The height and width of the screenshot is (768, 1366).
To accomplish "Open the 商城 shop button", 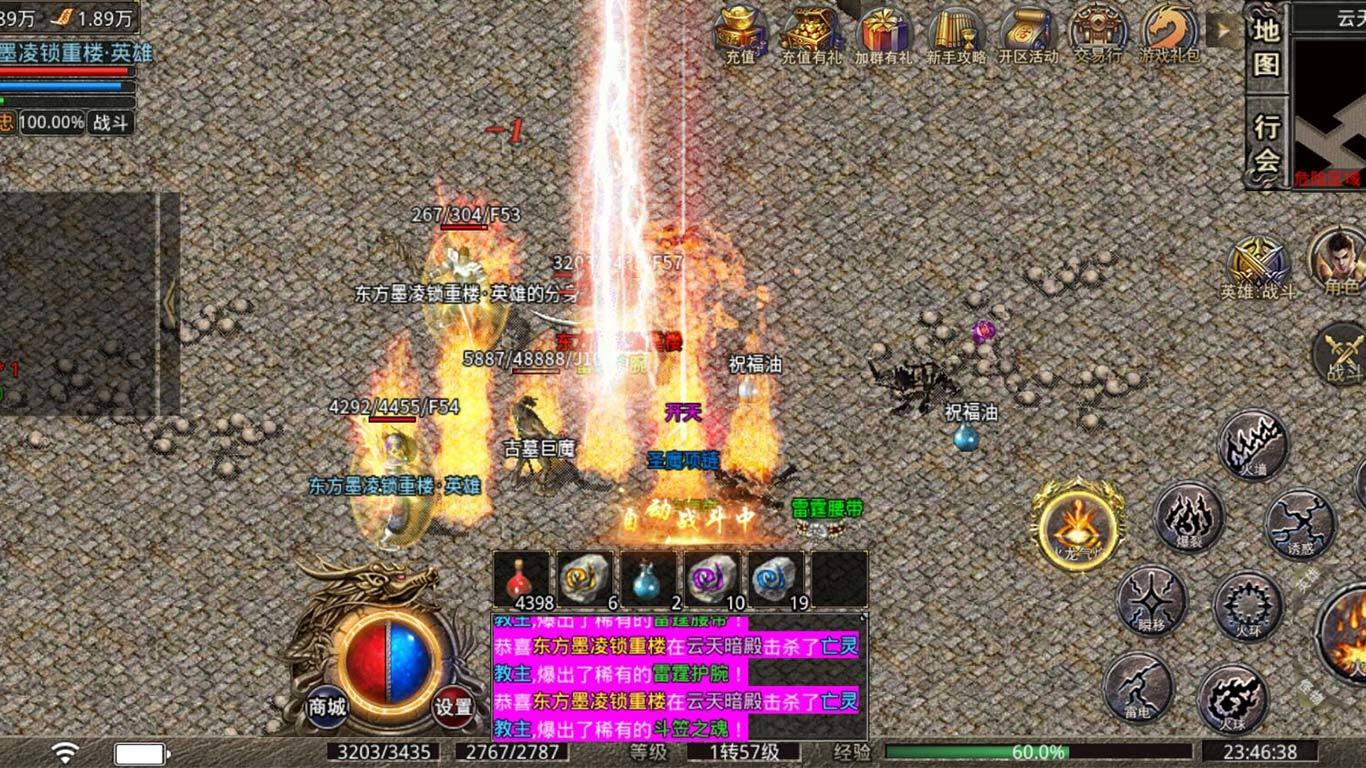I will [327, 706].
